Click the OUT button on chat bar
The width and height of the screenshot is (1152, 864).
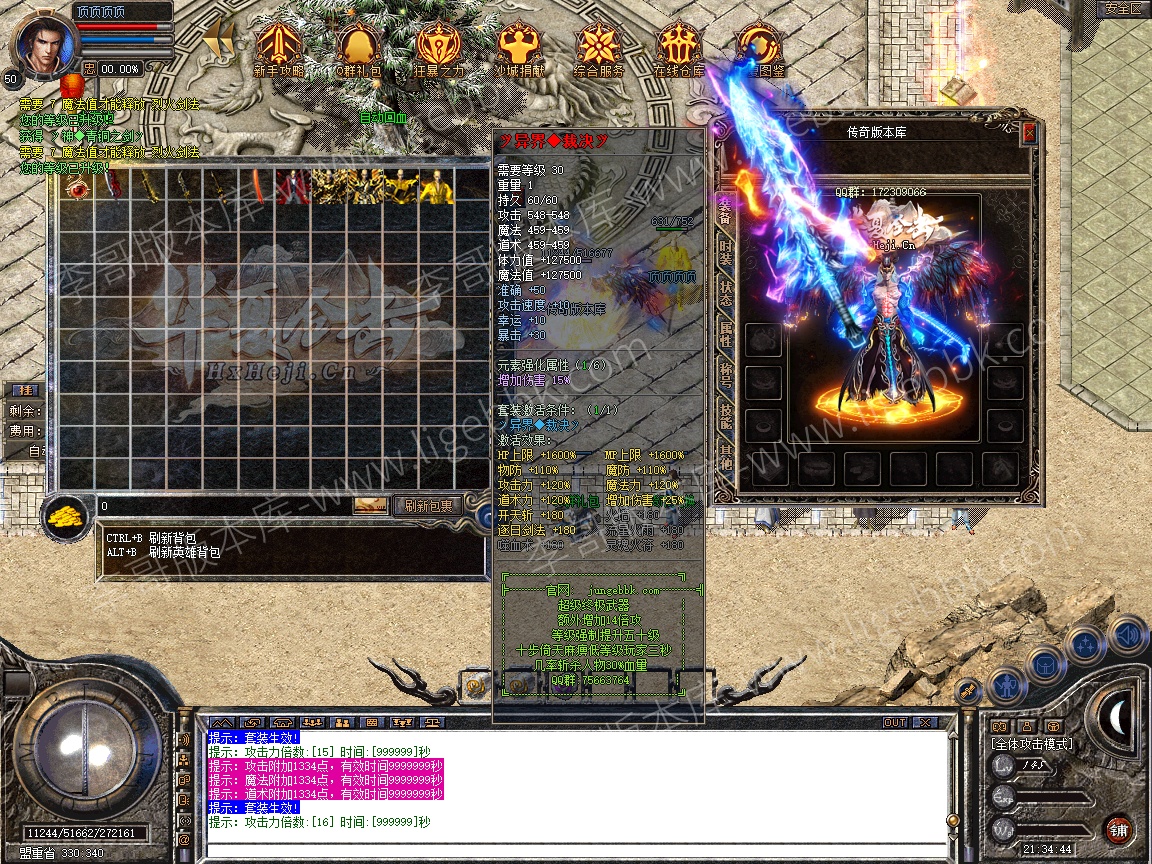[x=894, y=722]
